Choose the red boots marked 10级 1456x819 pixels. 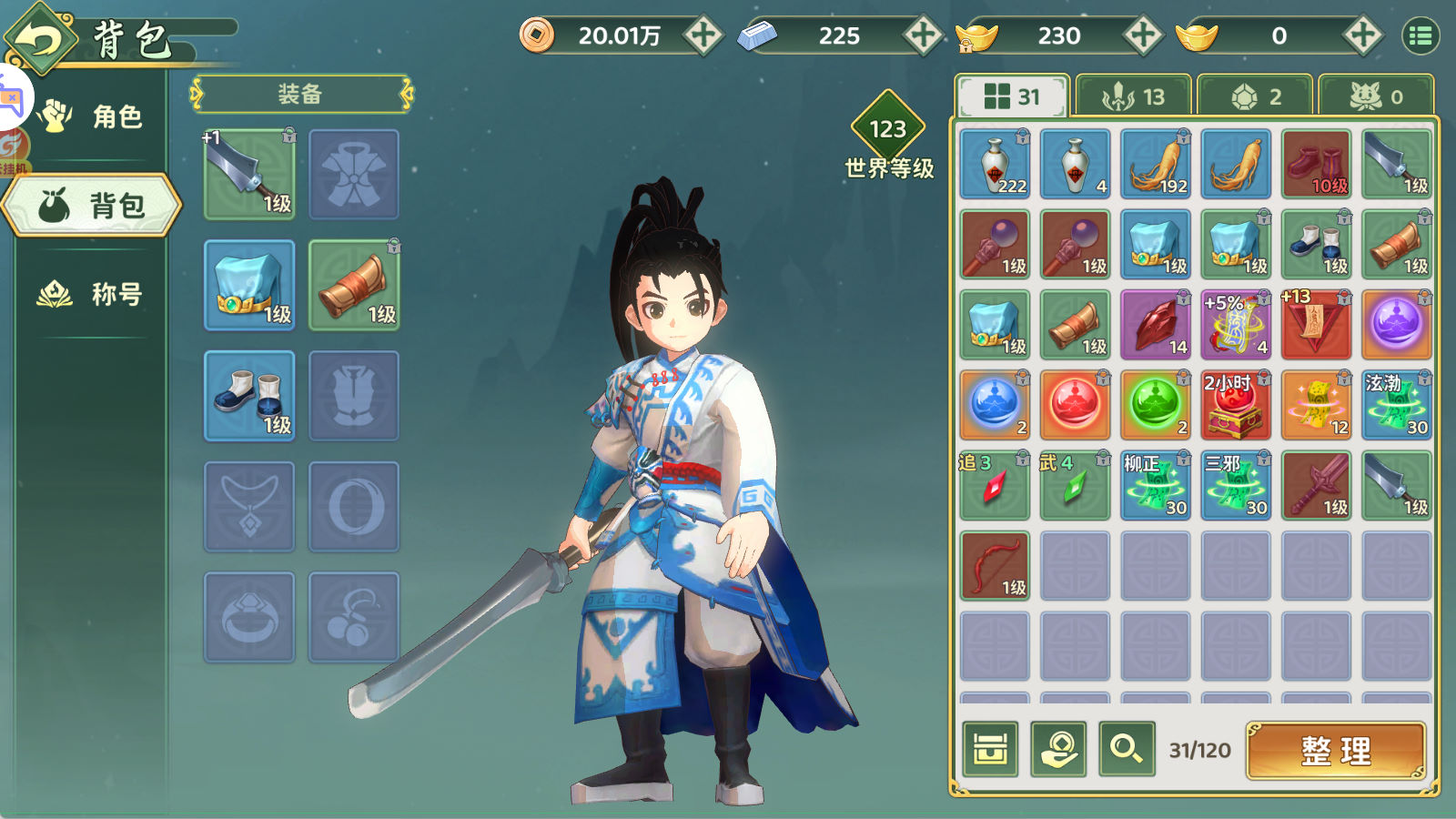tap(1316, 164)
